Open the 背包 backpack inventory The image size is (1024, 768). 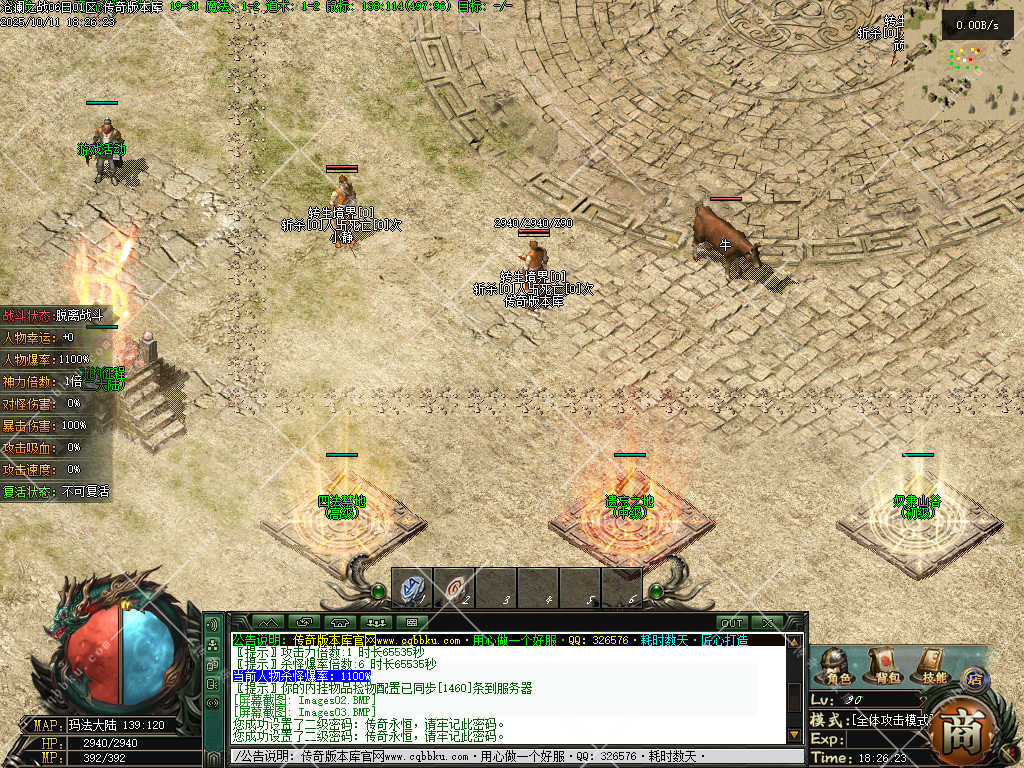pos(882,664)
